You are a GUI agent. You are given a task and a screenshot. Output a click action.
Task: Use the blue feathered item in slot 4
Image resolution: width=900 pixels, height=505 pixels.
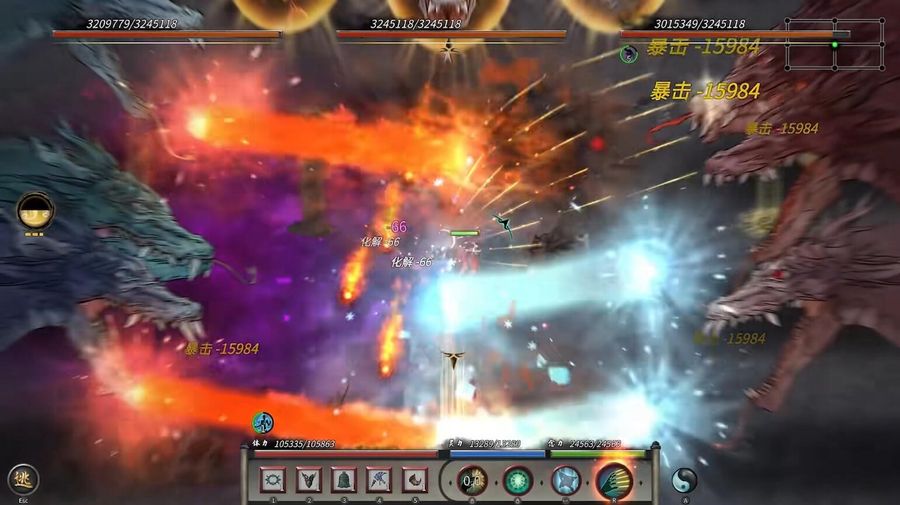coord(379,480)
